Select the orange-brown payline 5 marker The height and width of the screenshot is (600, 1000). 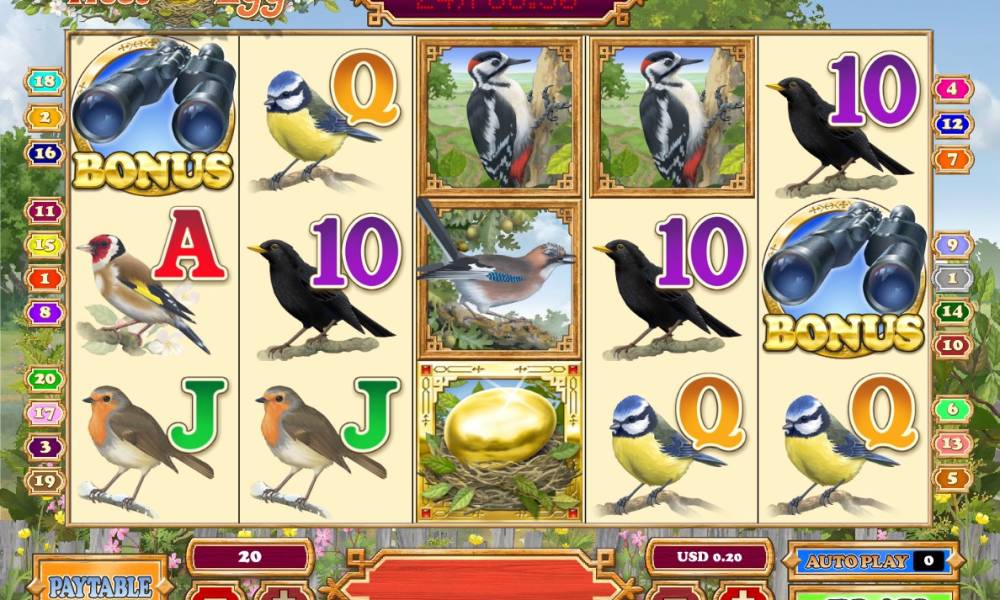[x=953, y=477]
